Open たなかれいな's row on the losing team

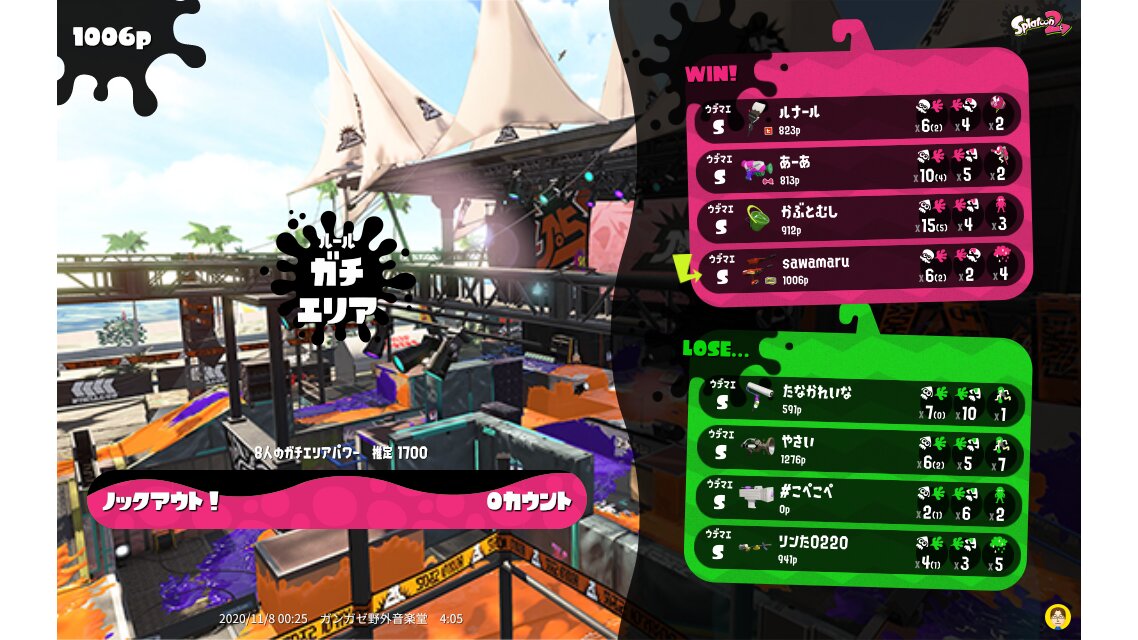tap(858, 398)
